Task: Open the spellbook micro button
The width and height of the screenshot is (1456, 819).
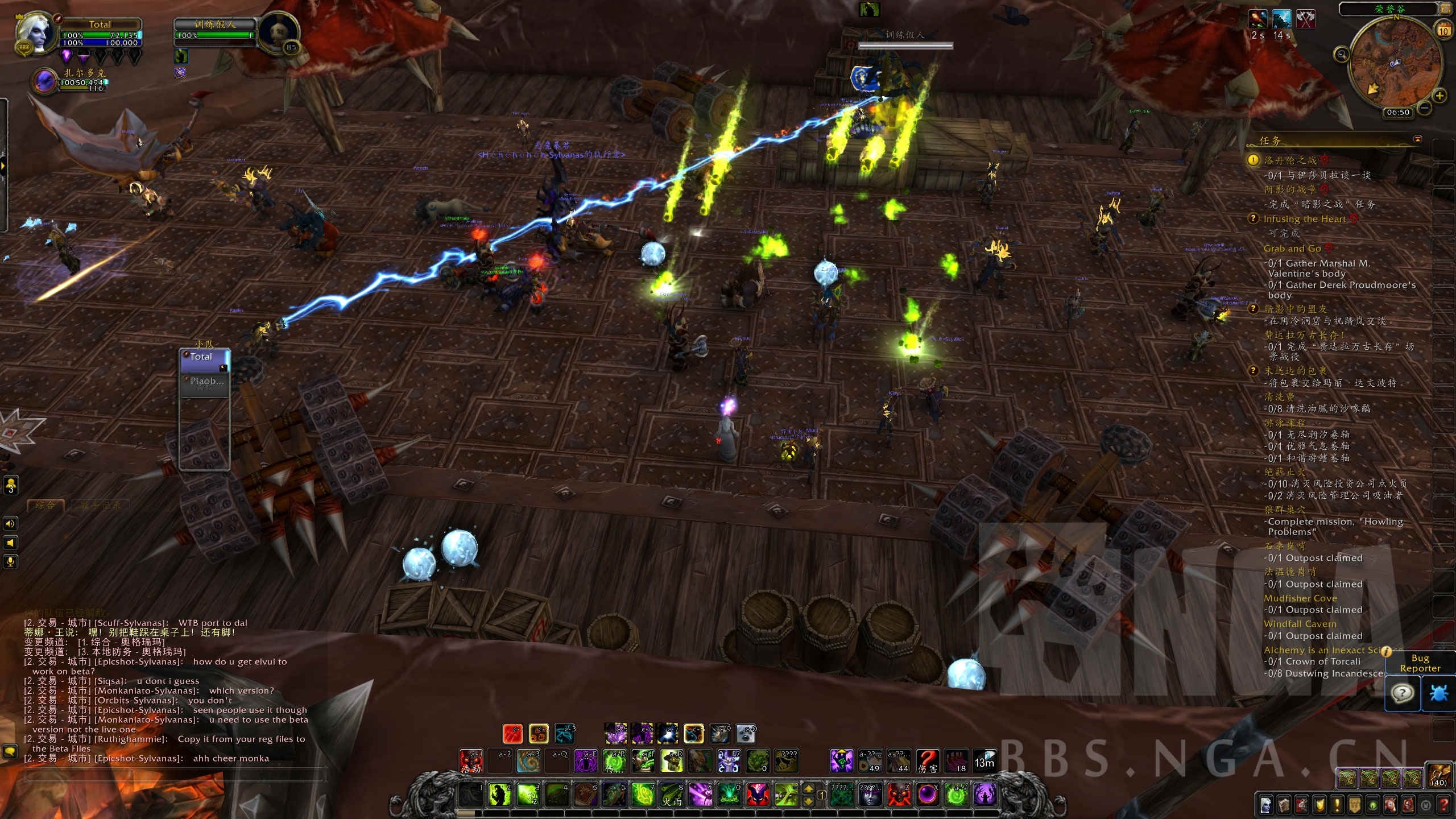Action: [x=1284, y=805]
